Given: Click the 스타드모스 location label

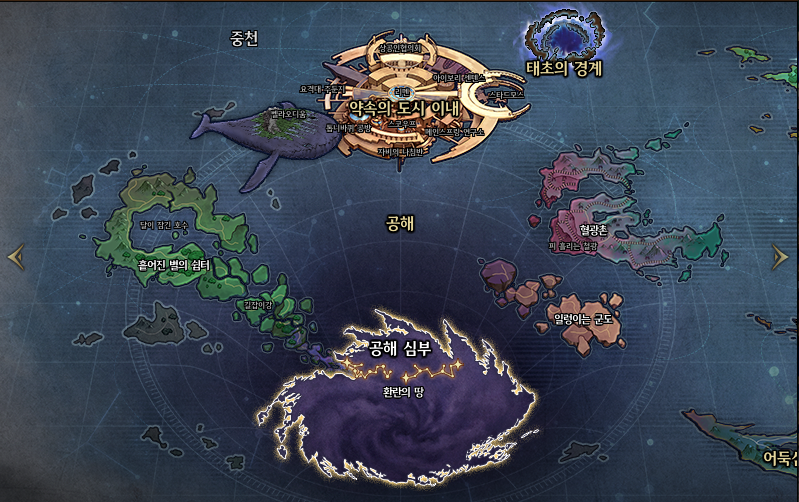Looking at the screenshot, I should click(504, 94).
